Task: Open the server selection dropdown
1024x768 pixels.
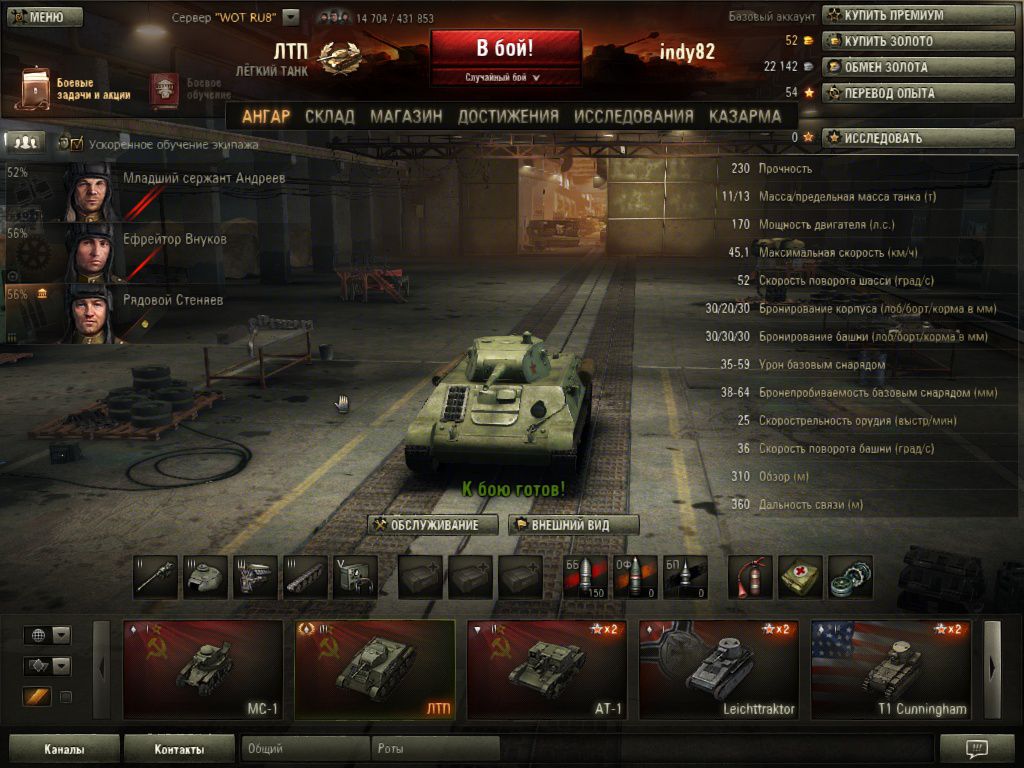Action: (291, 17)
